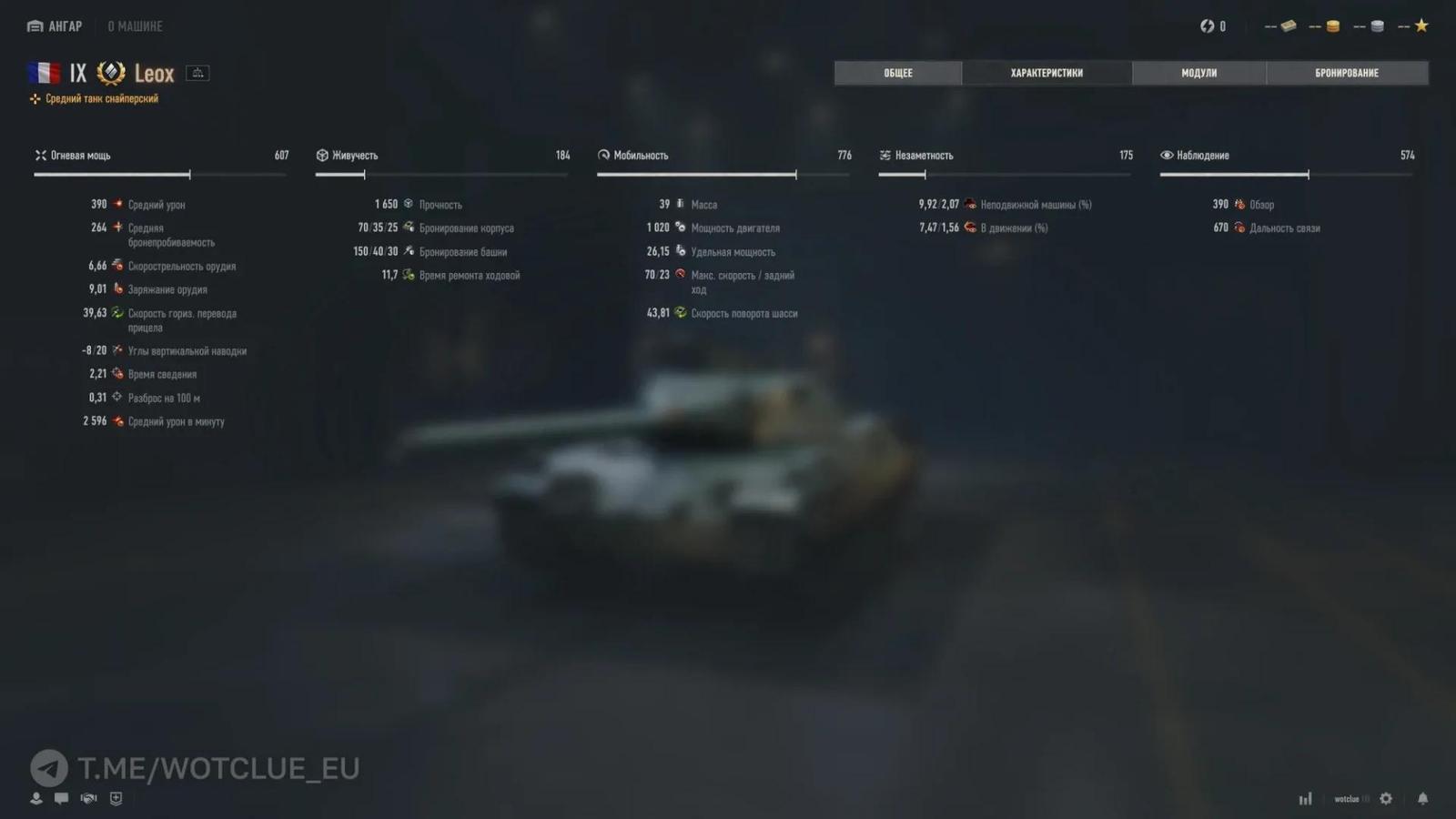The image size is (1456, 819).
Task: Click the free experience star icon
Action: pyautogui.click(x=1420, y=25)
